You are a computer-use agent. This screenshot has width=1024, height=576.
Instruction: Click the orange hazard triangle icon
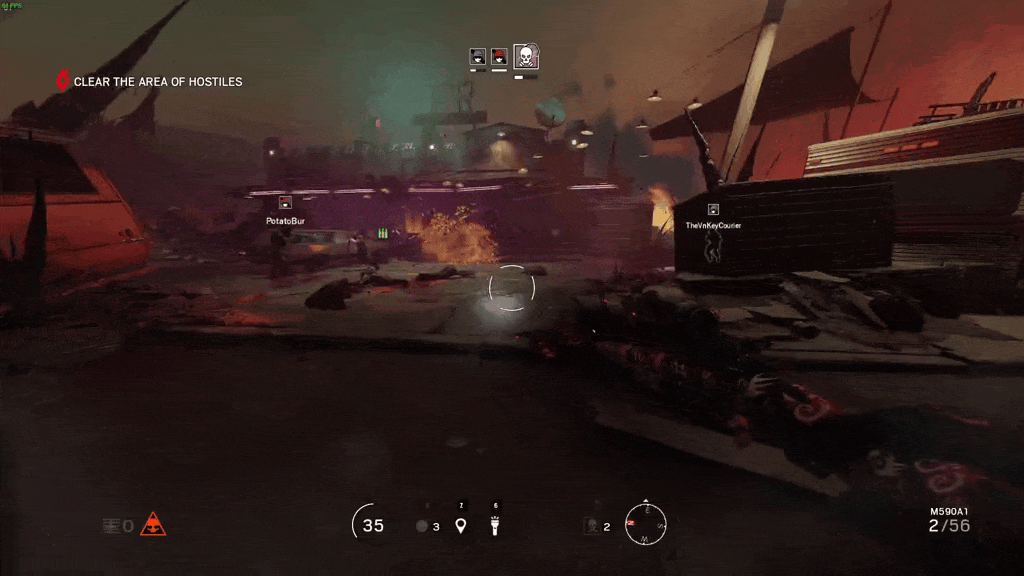[x=153, y=524]
